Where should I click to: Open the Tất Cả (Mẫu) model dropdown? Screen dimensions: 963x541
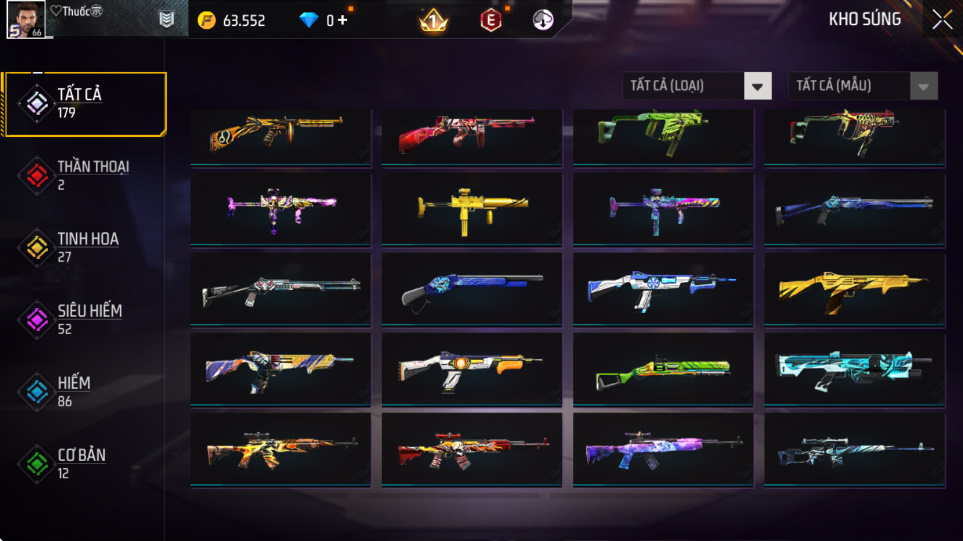point(863,86)
